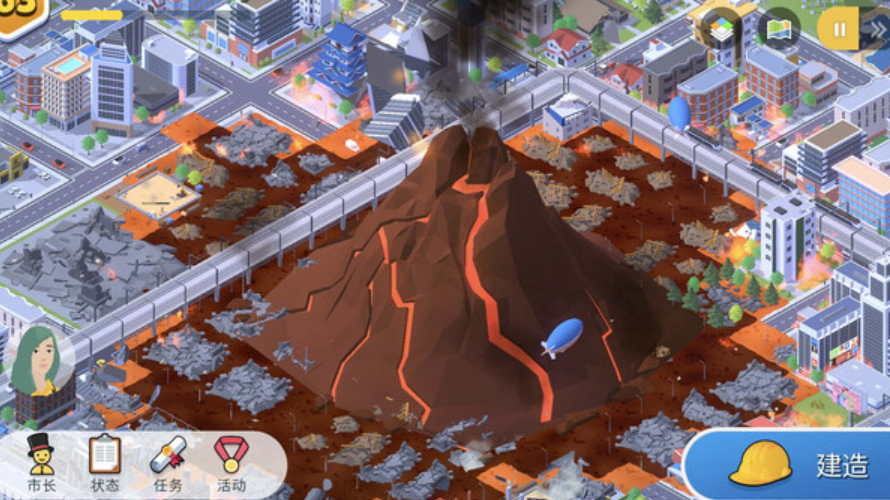Select the green-haired advisor portrait
Viewport: 890px width, 500px height.
pos(38,362)
